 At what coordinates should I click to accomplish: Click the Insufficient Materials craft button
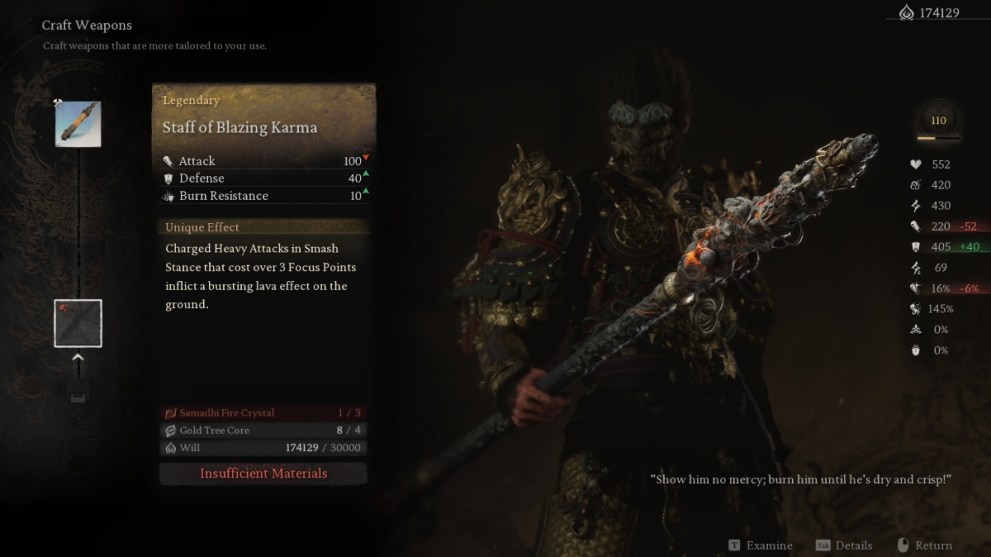(x=263, y=473)
